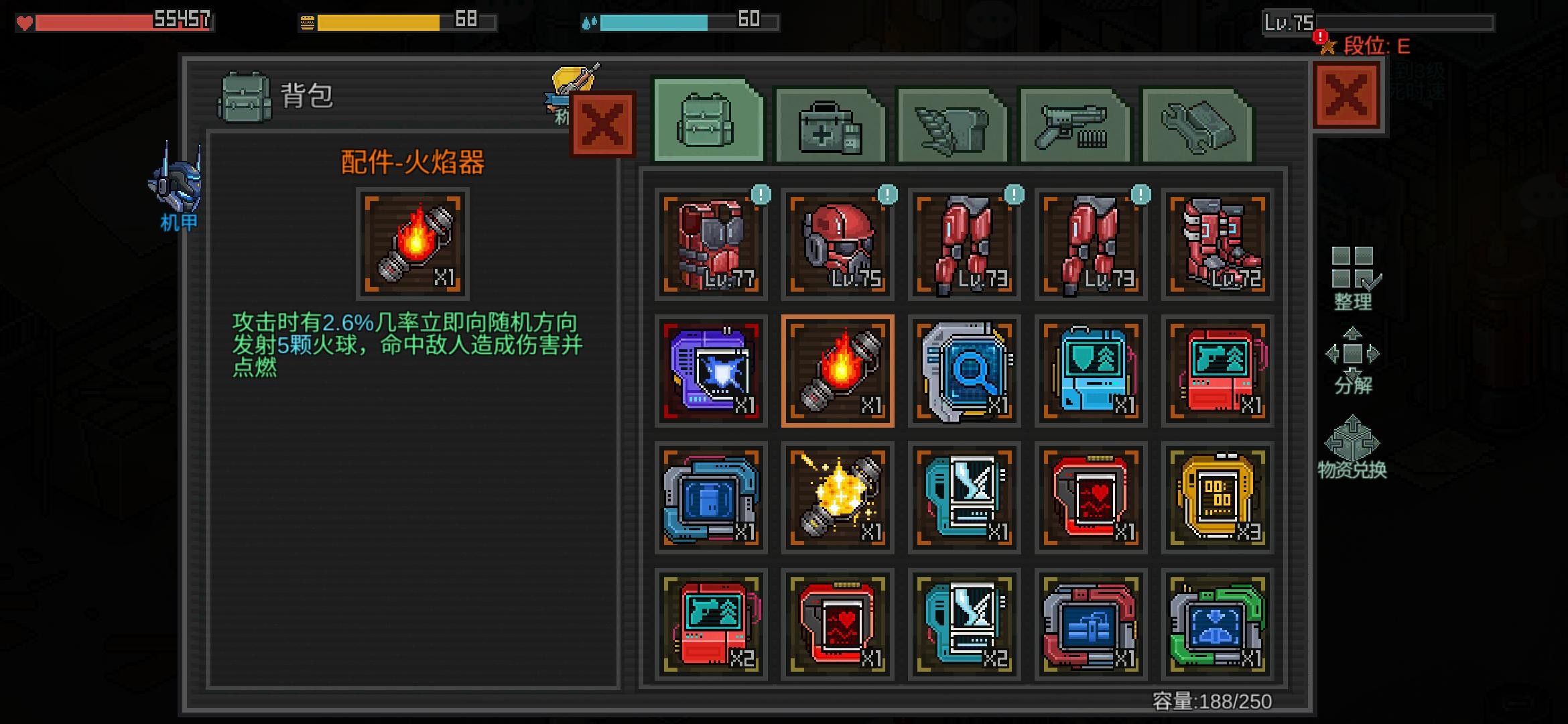Select the green-framed chip in bottom row
This screenshot has height=724, width=1568.
point(1218,624)
